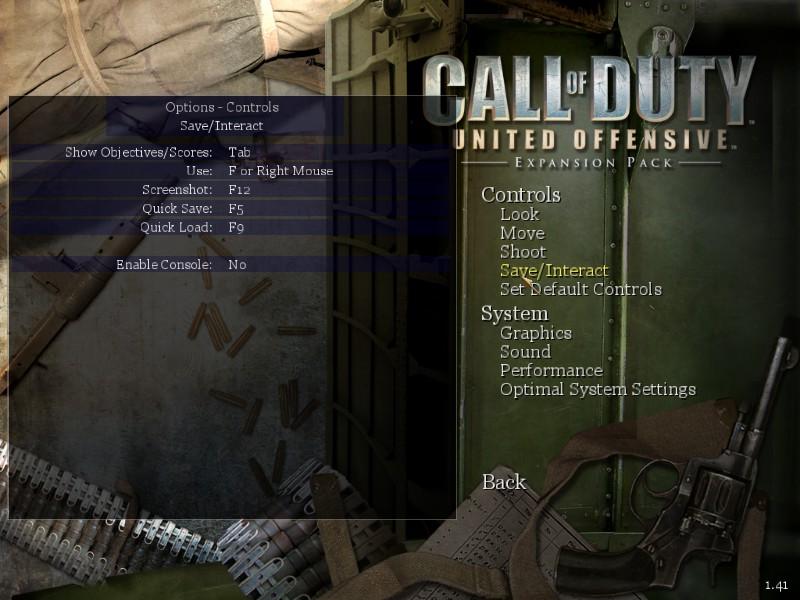Rebind the Quick Load key
Screen dimensions: 800x600
pyautogui.click(x=236, y=227)
